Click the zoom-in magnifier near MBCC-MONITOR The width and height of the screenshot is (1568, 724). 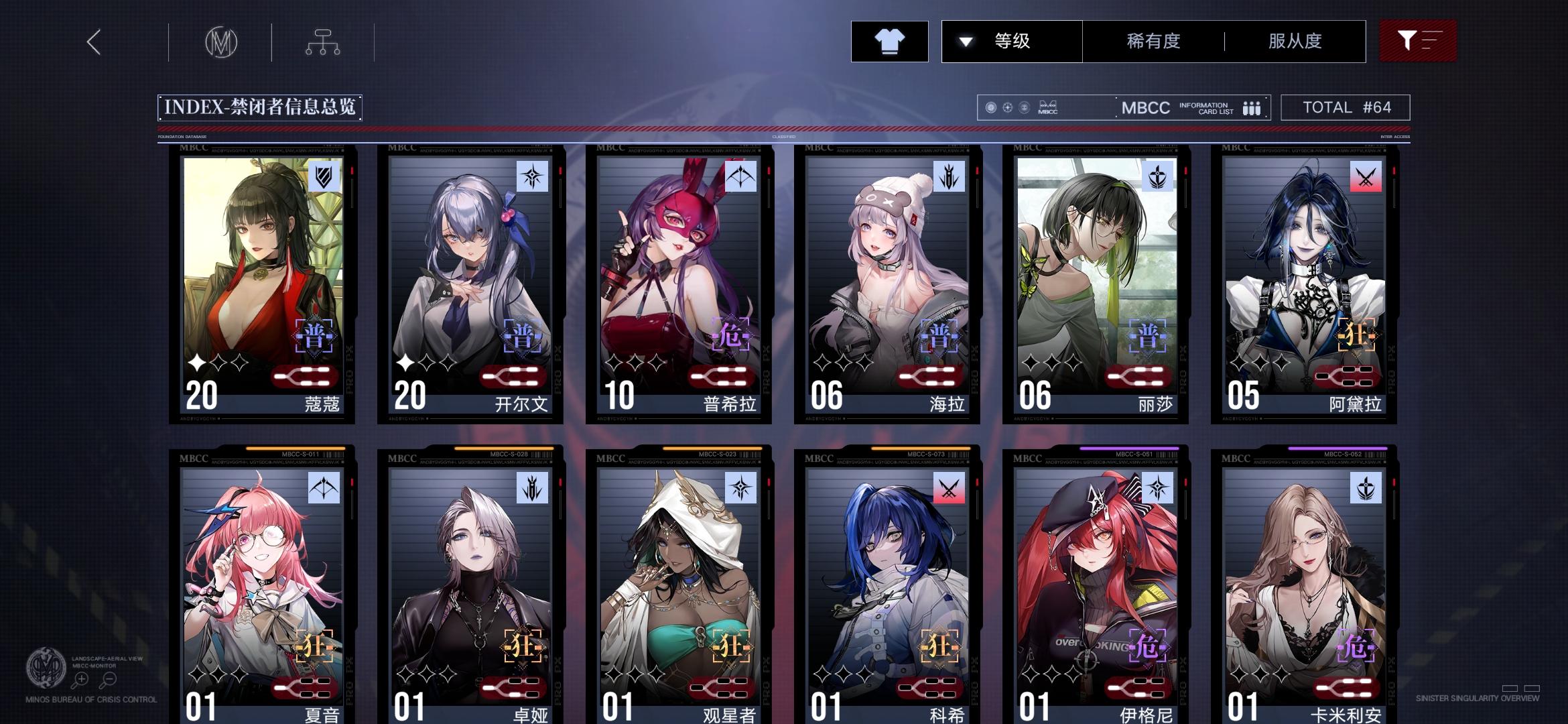80,678
